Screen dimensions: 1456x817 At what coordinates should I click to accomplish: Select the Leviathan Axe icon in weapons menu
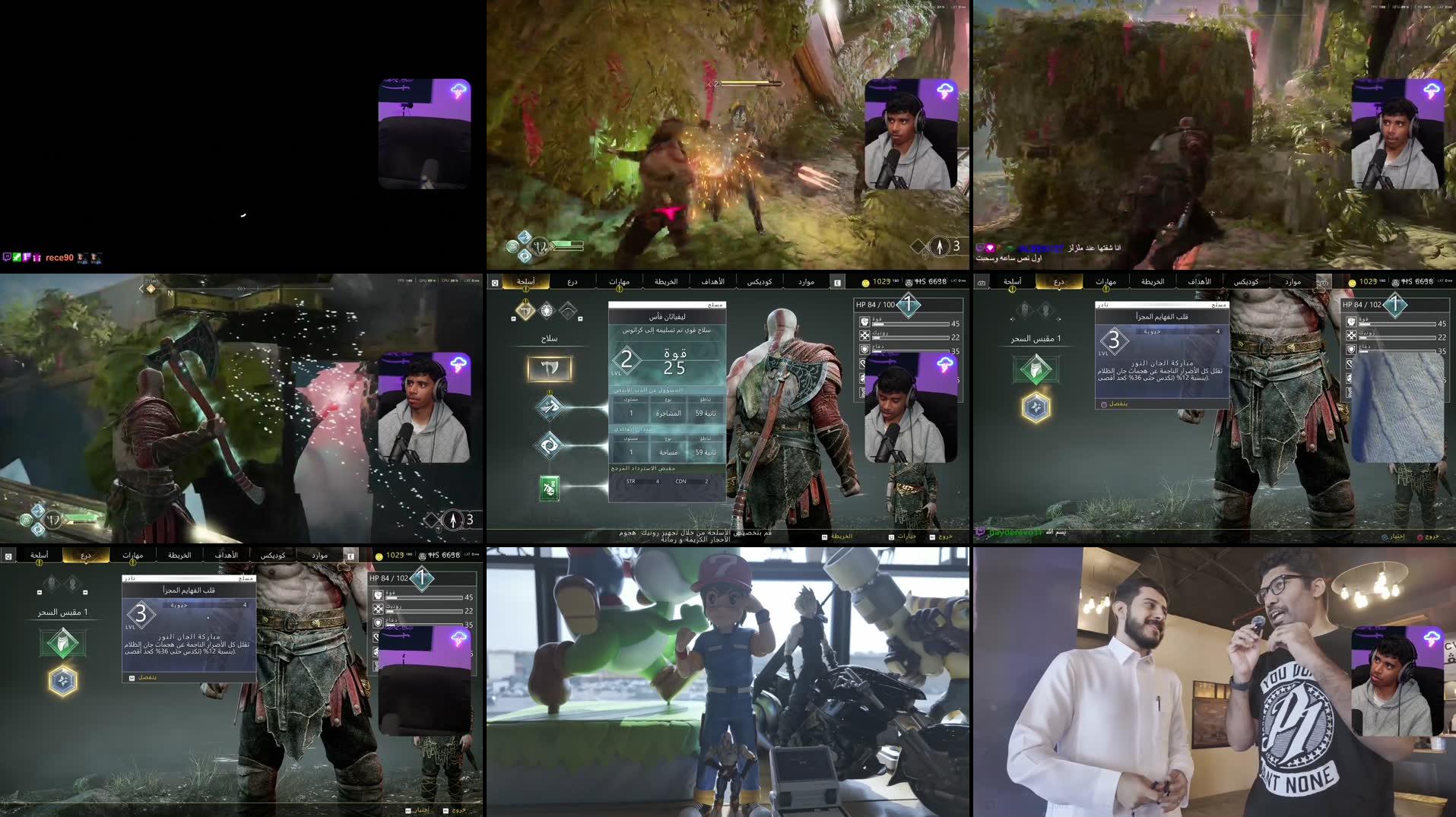pos(549,370)
